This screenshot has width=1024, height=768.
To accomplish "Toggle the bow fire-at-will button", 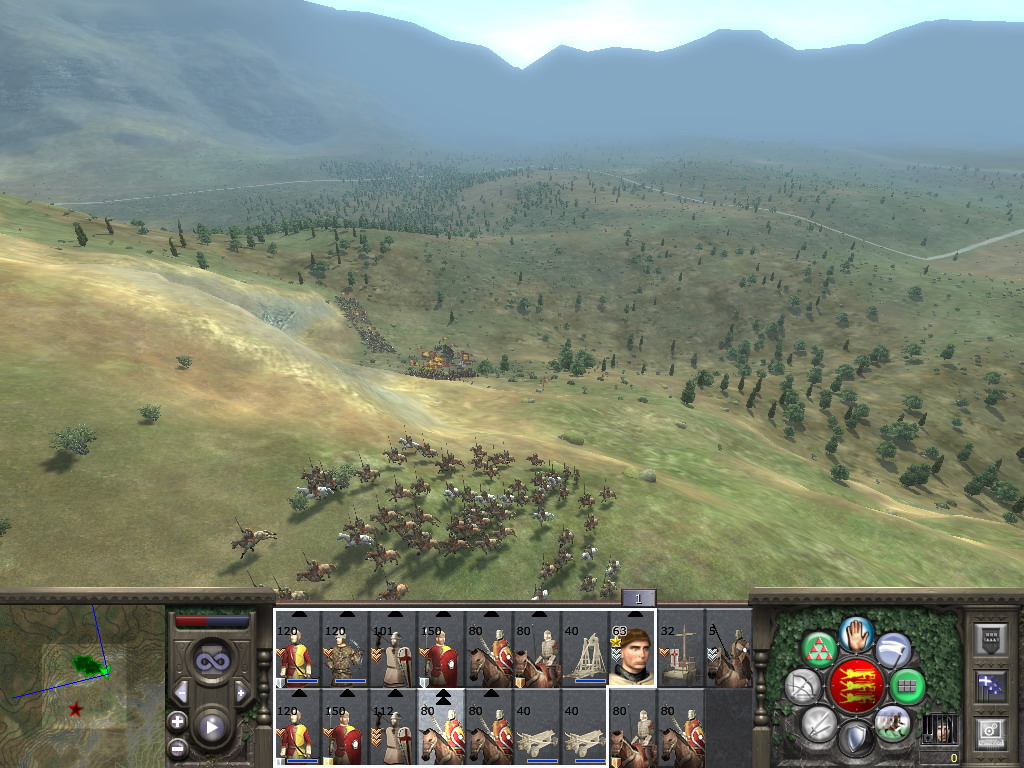I will tap(803, 687).
